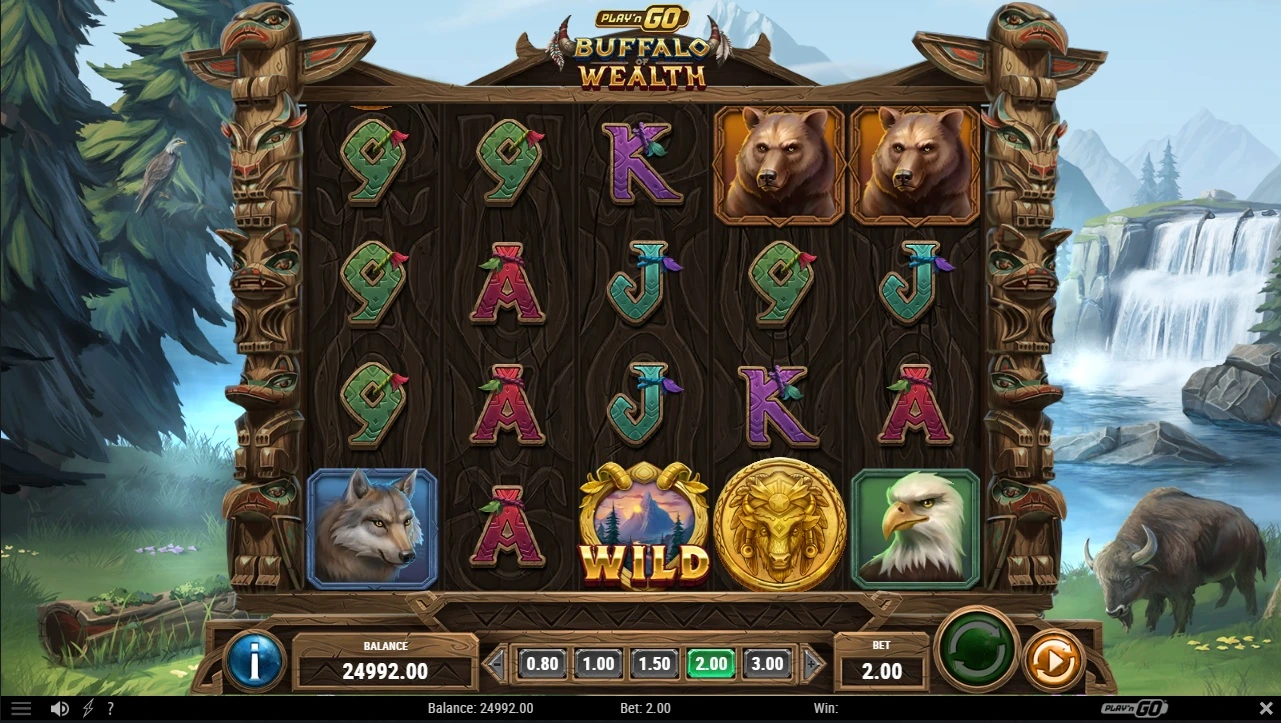Set the bet to 1.50
The width and height of the screenshot is (1281, 723).
[x=654, y=663]
